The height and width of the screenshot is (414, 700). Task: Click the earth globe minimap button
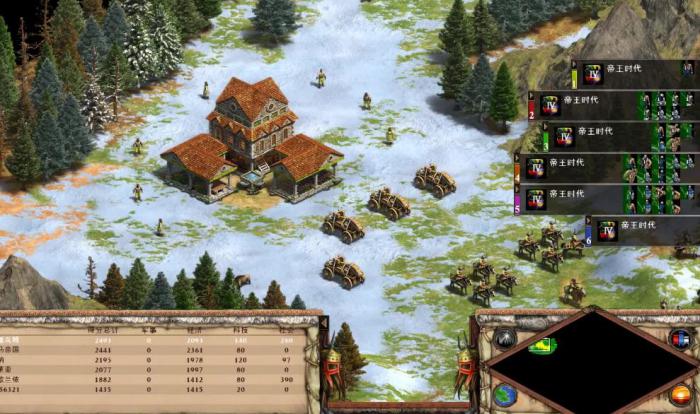pyautogui.click(x=506, y=394)
